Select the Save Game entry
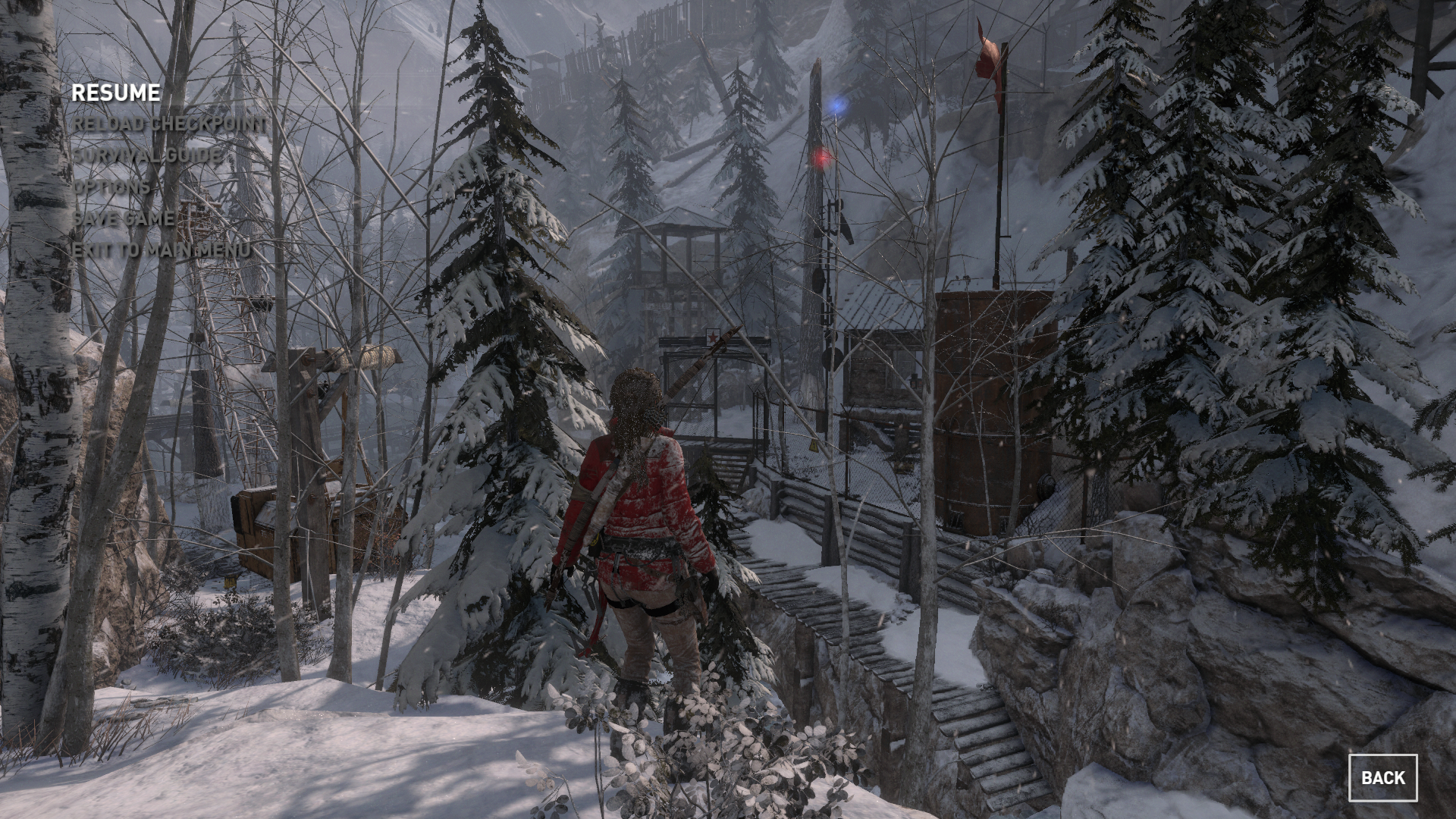Image resolution: width=1456 pixels, height=819 pixels. tap(124, 219)
